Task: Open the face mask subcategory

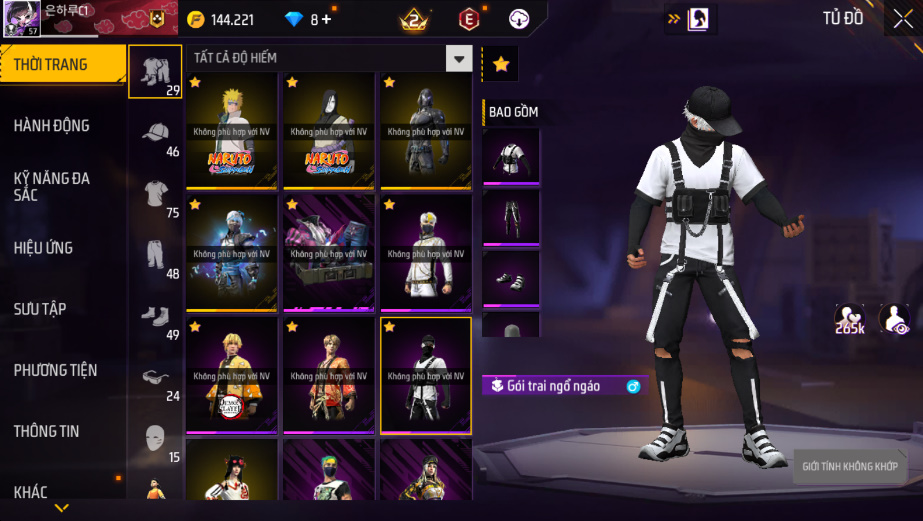Action: pos(155,438)
